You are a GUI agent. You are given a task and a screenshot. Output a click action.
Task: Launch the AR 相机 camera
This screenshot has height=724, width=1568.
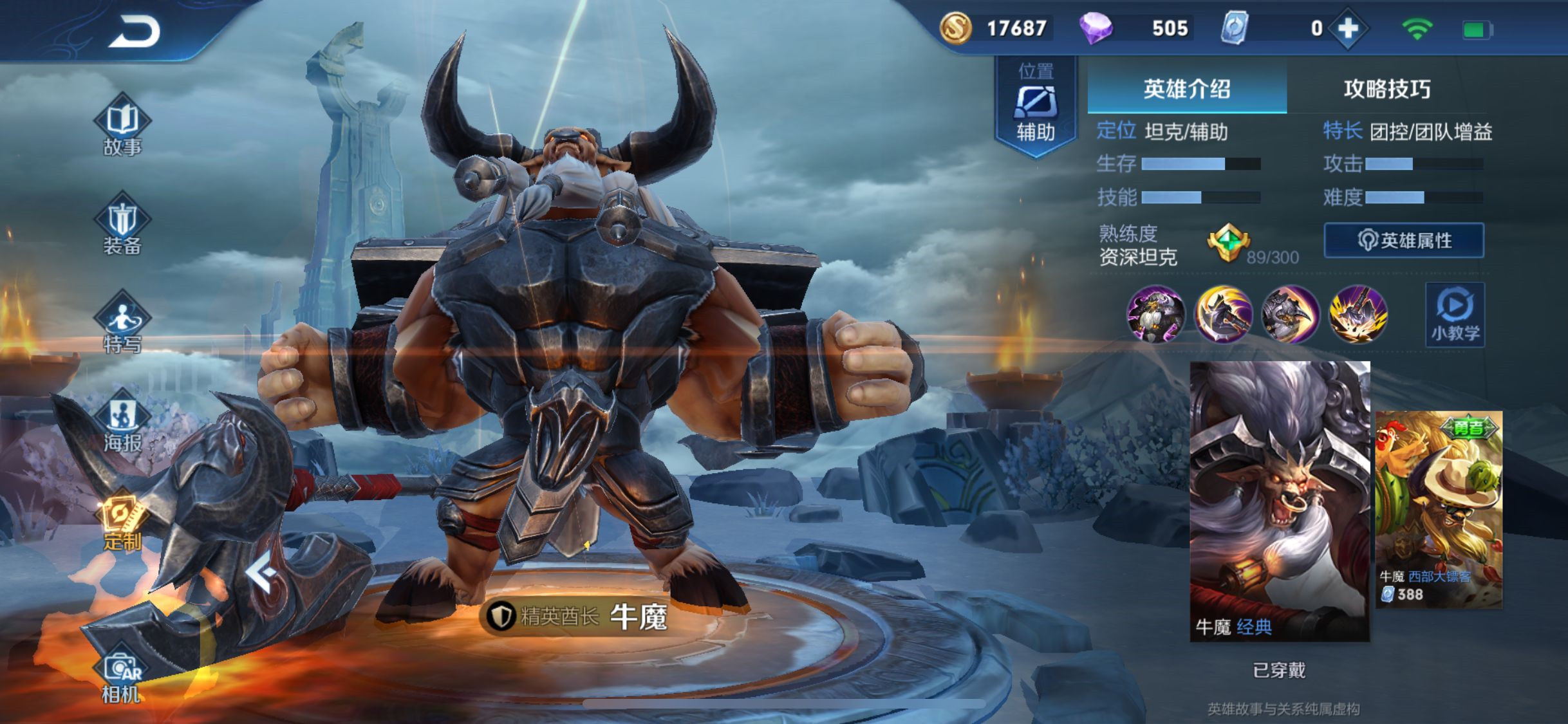point(122,676)
